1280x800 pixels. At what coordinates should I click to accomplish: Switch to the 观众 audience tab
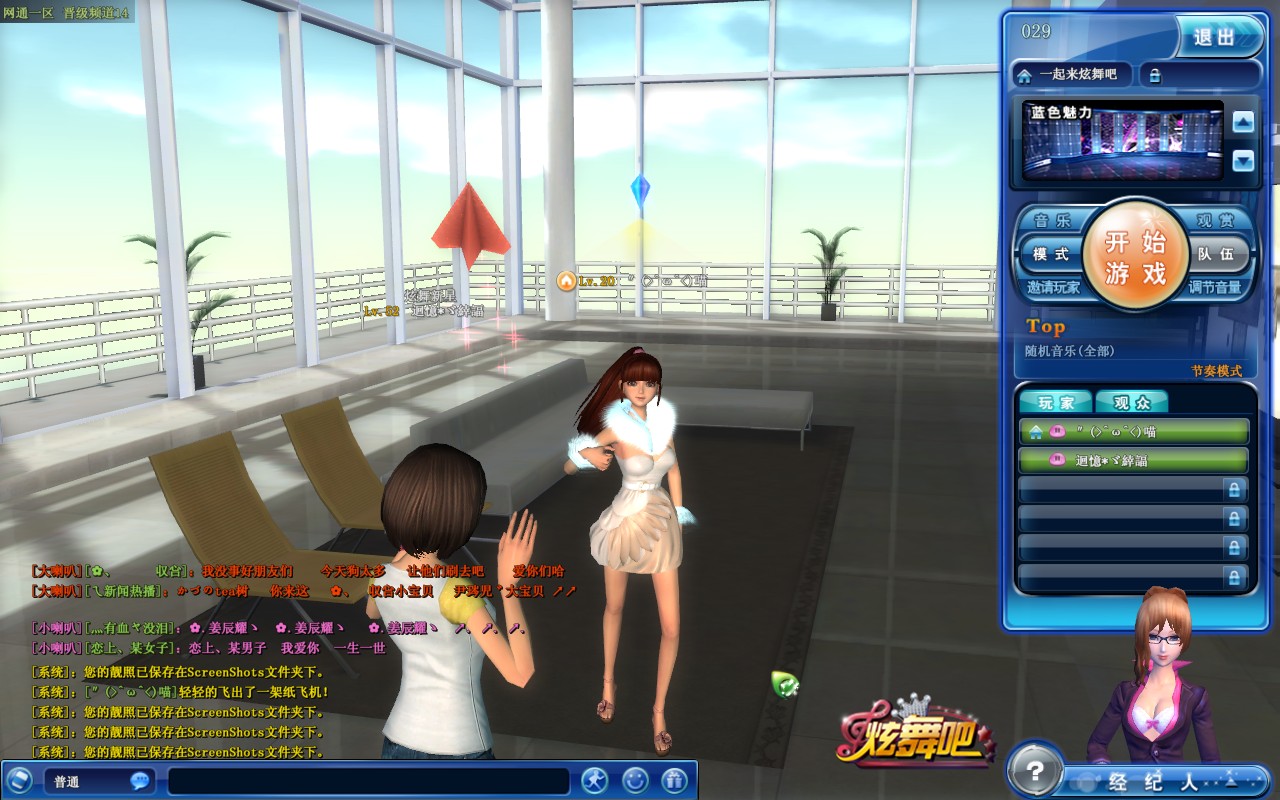tap(1131, 403)
